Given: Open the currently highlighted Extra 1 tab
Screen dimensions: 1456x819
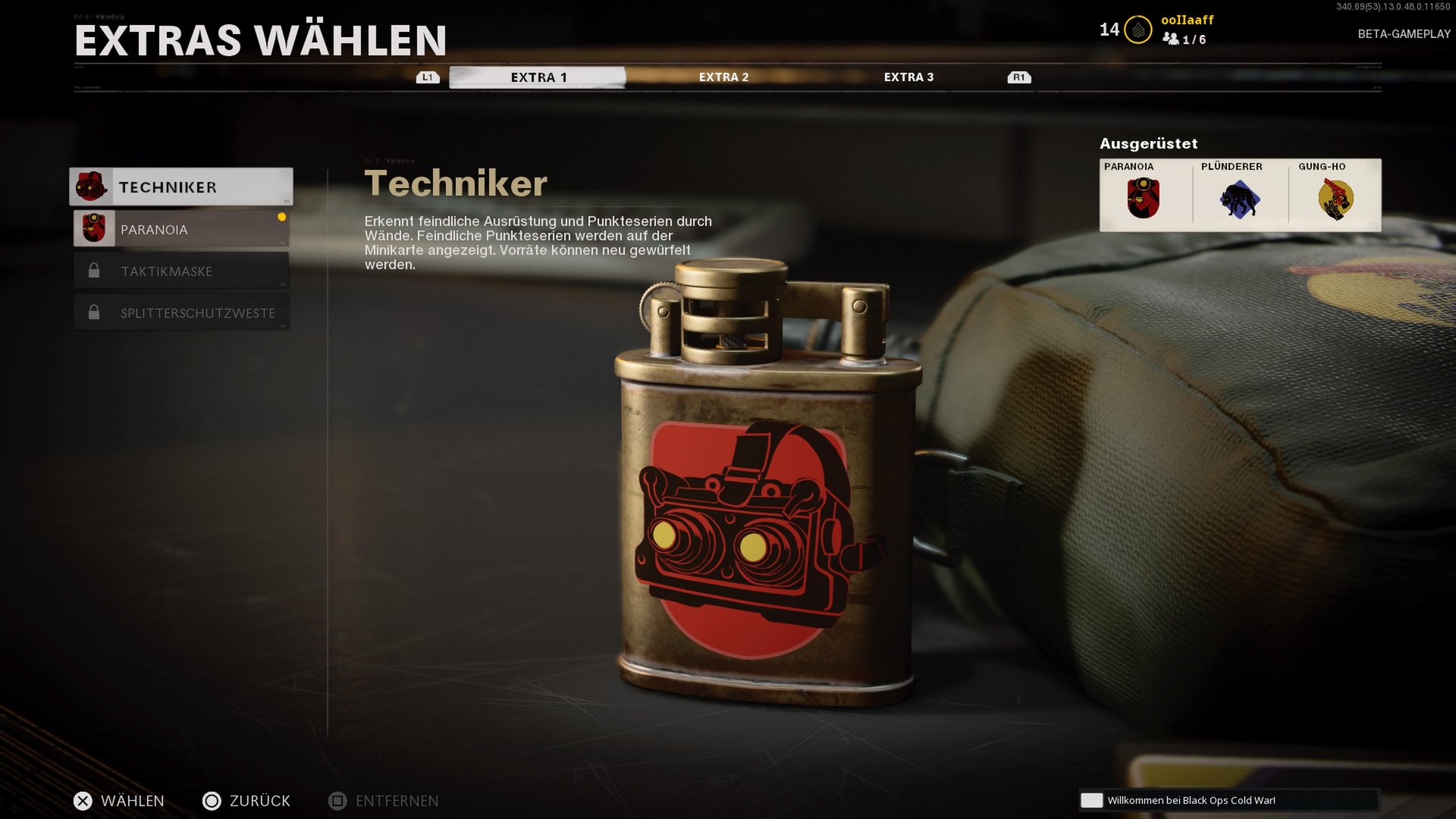Looking at the screenshot, I should (536, 76).
